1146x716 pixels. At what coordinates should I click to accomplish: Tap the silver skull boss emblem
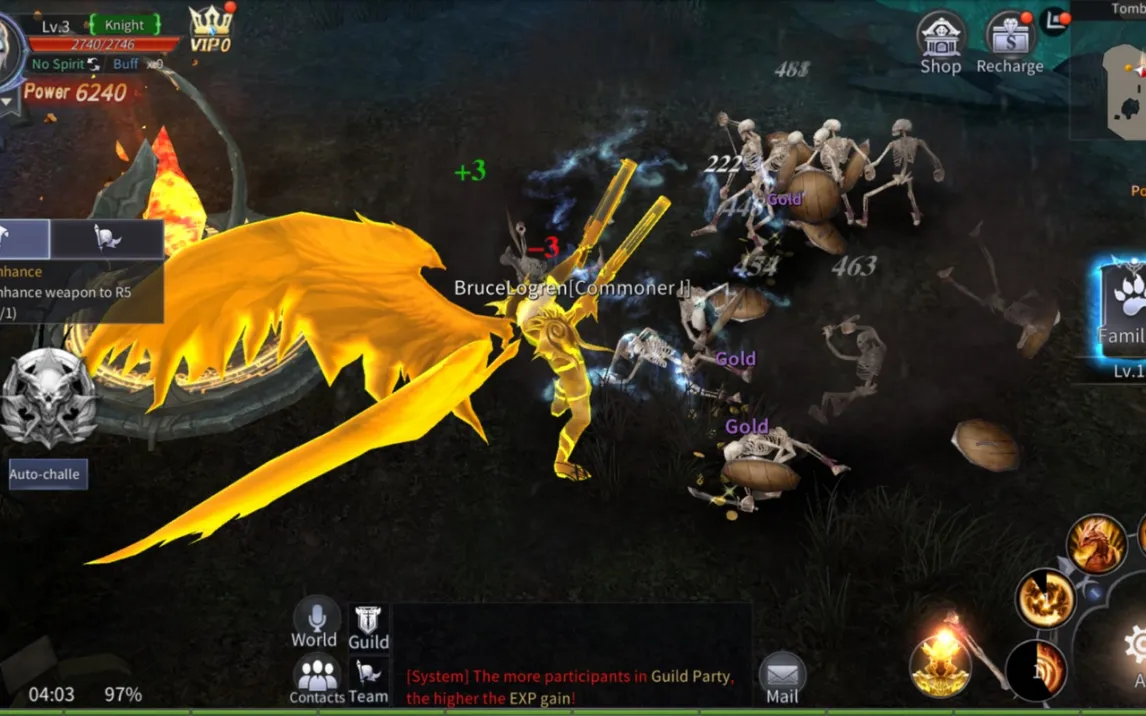coord(48,398)
